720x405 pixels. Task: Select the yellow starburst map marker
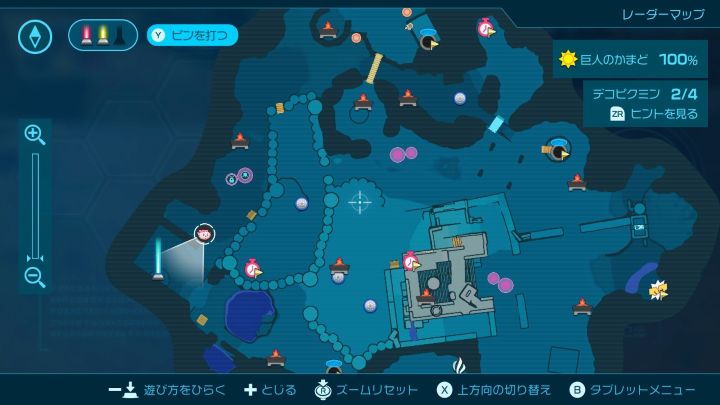(x=657, y=290)
